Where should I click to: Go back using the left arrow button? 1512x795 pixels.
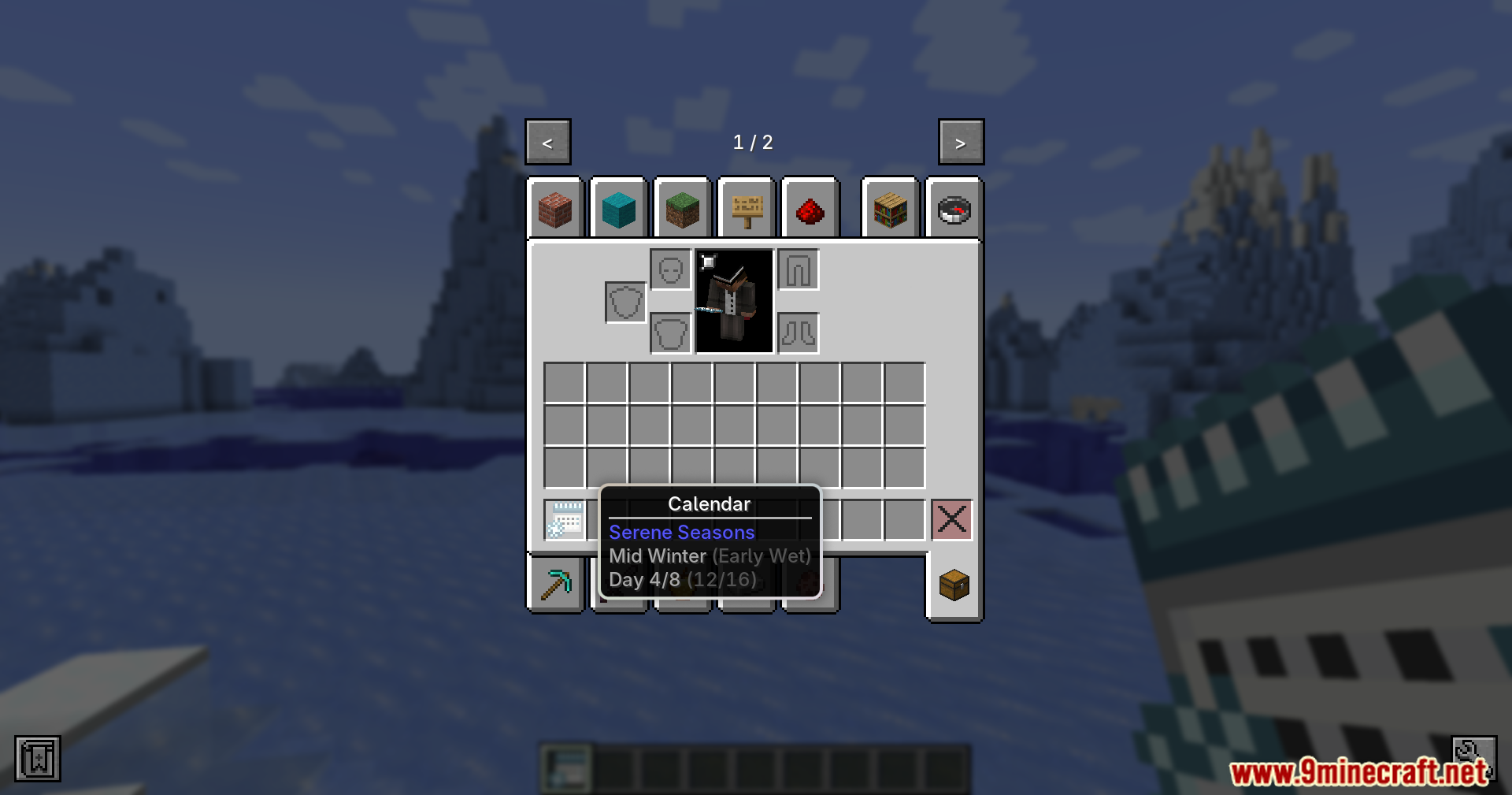(x=547, y=142)
